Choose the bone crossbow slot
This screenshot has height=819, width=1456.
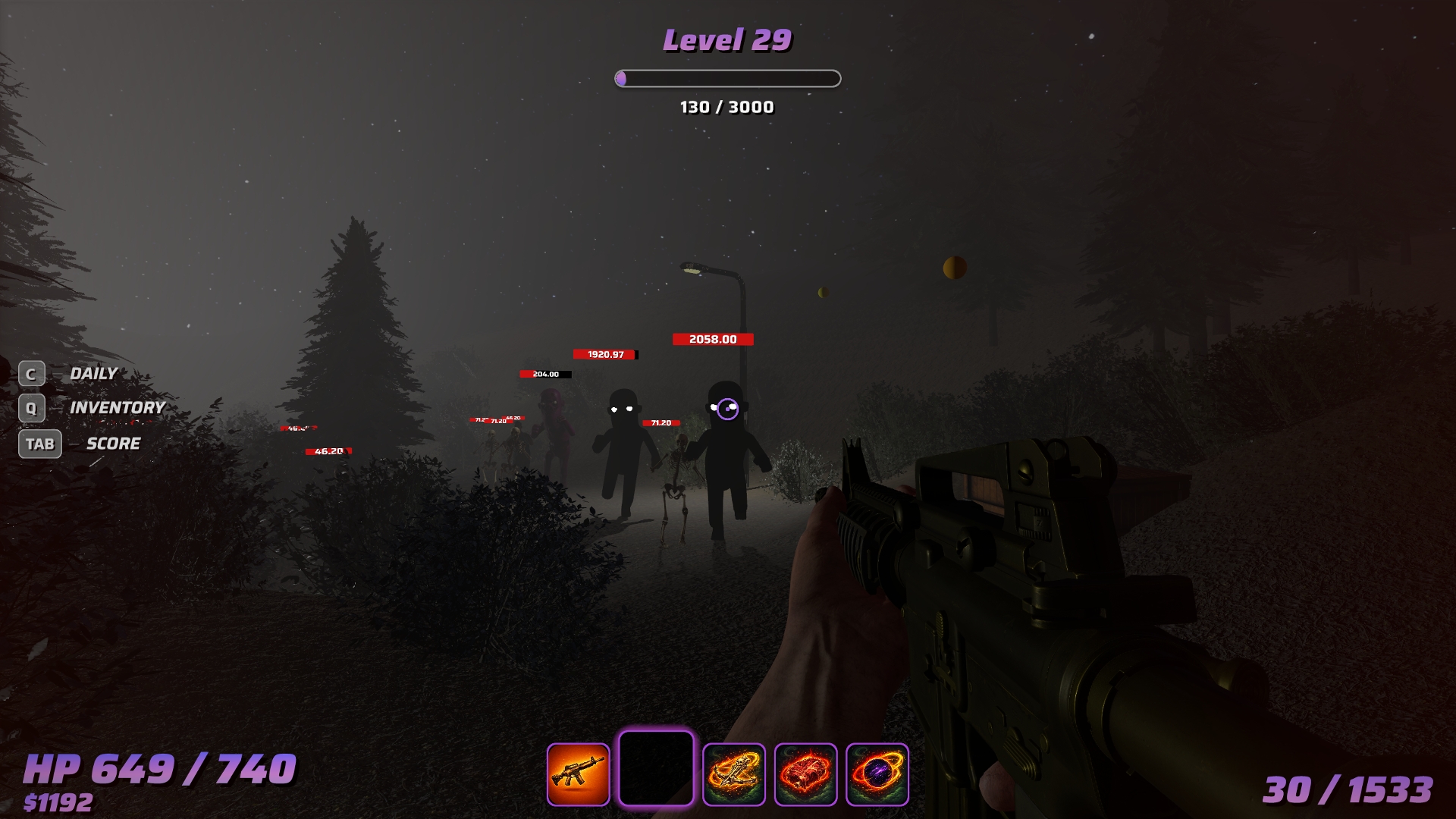733,774
